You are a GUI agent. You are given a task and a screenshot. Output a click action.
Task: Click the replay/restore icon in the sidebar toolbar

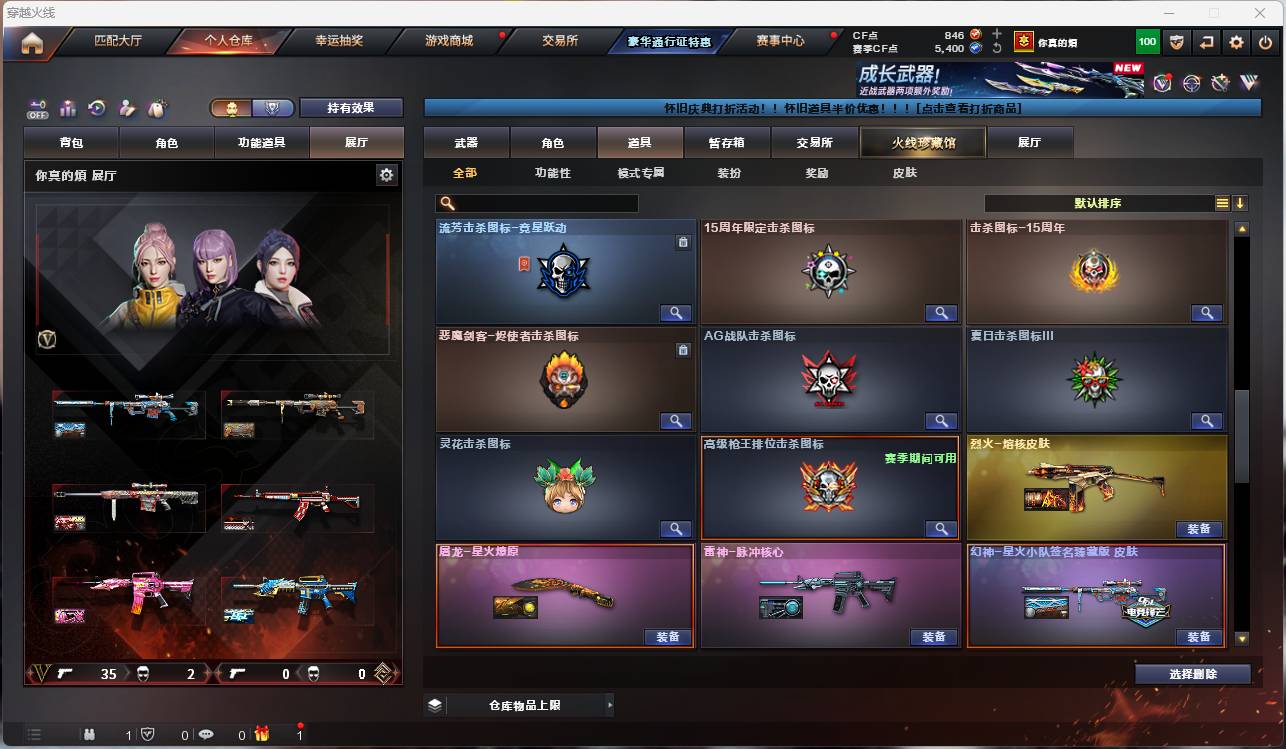[x=97, y=107]
